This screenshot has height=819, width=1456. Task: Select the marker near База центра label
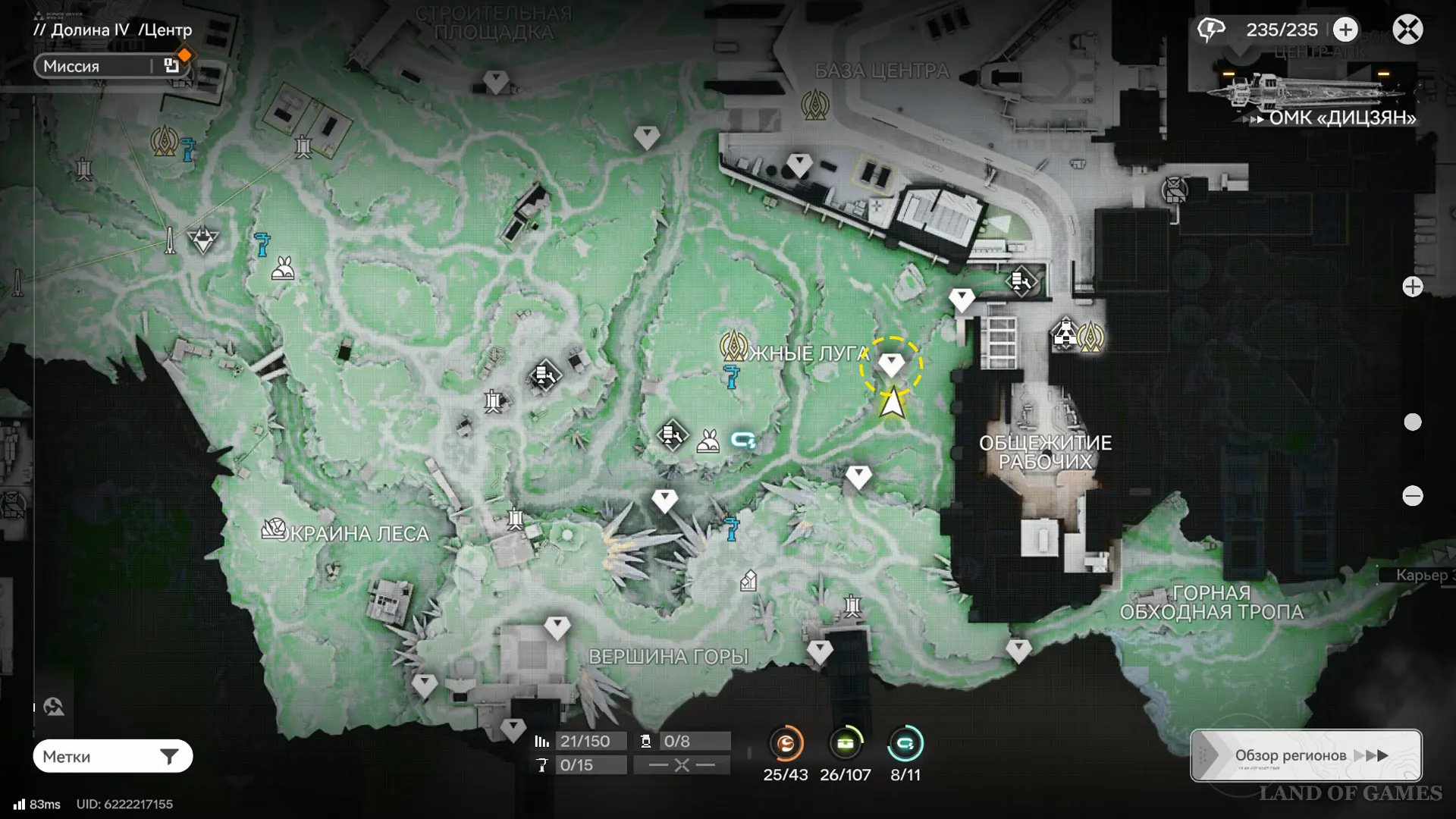(x=814, y=105)
